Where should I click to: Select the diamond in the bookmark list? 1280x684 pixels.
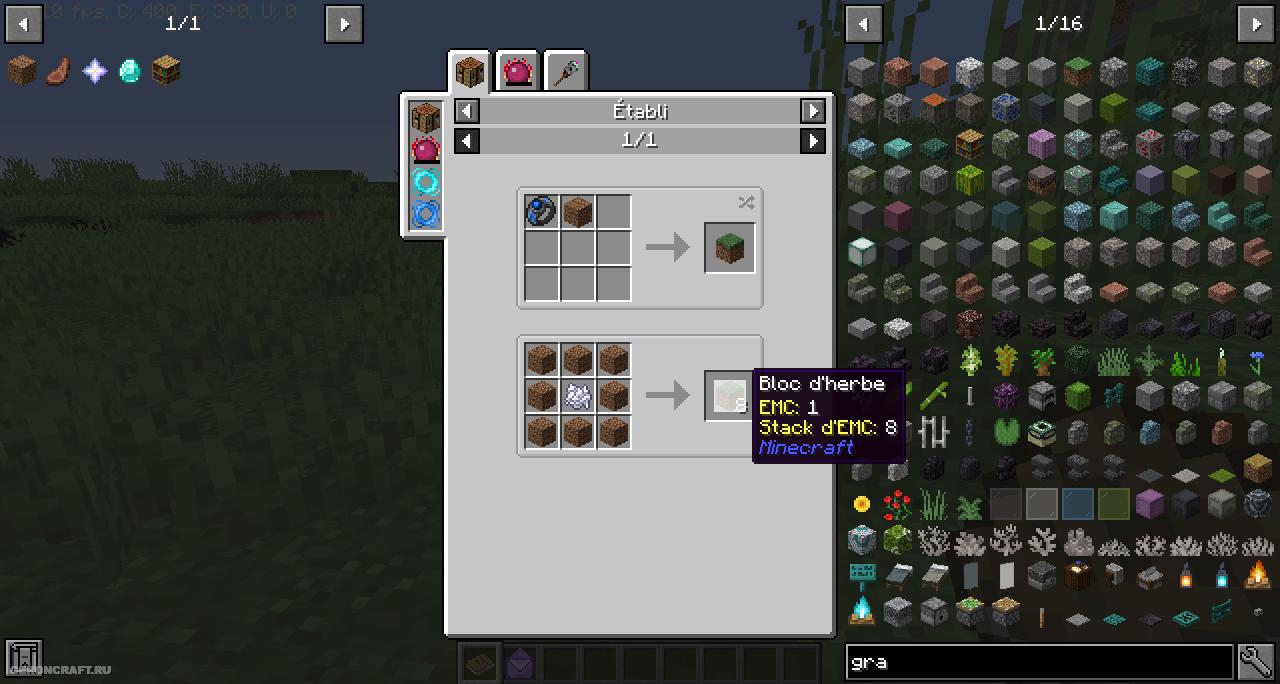130,70
